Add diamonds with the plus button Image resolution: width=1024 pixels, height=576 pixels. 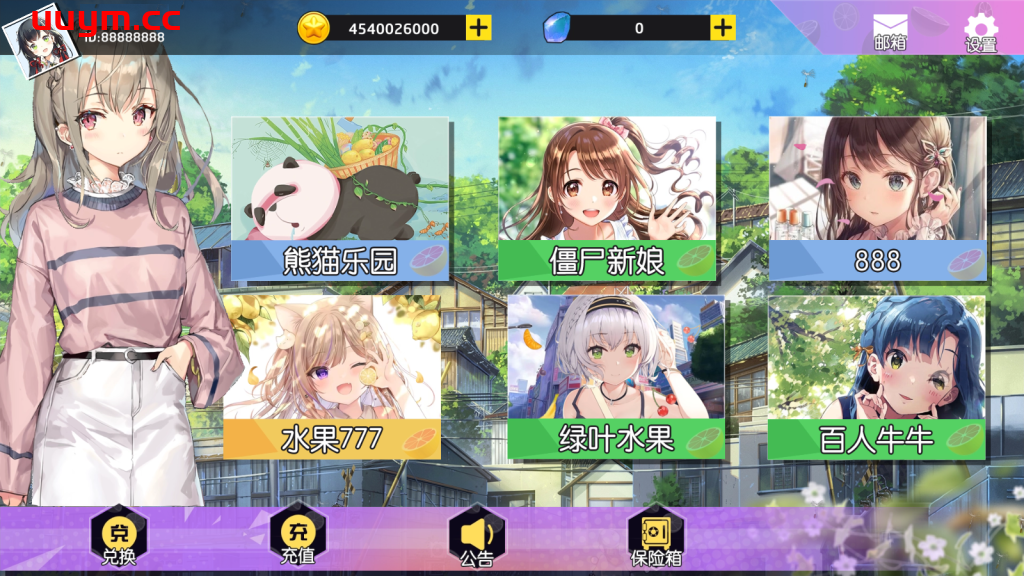(x=723, y=28)
